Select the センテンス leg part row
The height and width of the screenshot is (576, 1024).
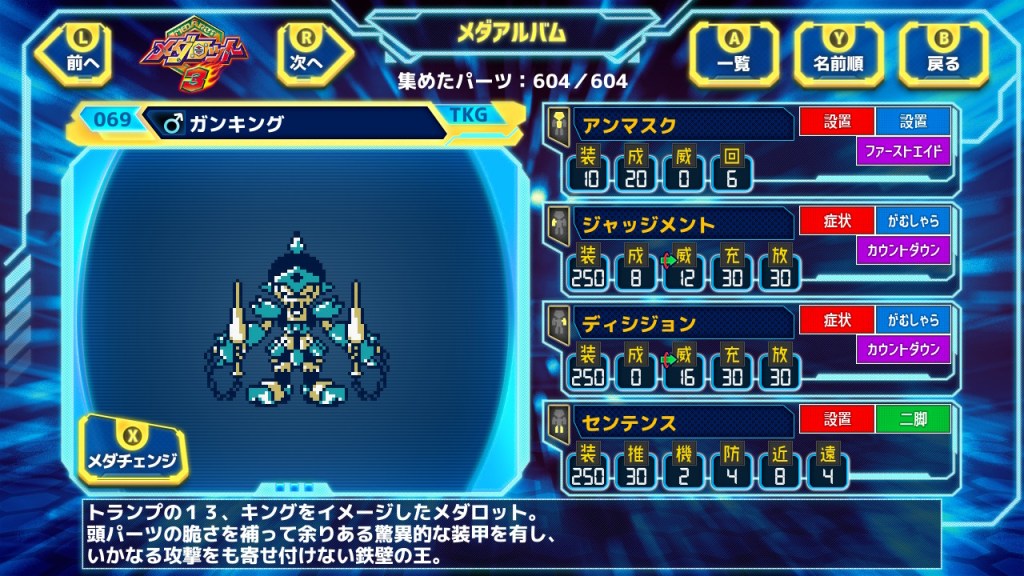pos(680,421)
